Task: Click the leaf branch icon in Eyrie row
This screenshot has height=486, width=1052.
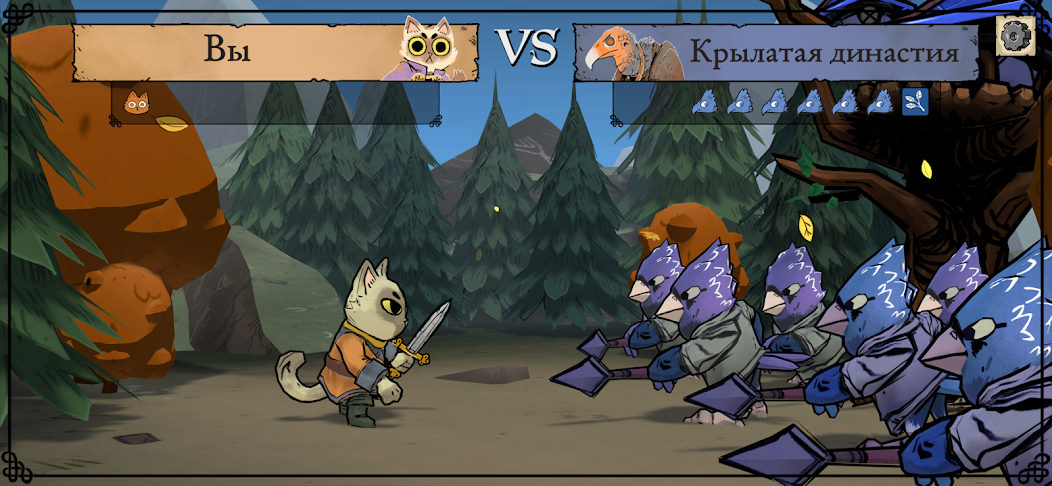Action: coord(915,102)
